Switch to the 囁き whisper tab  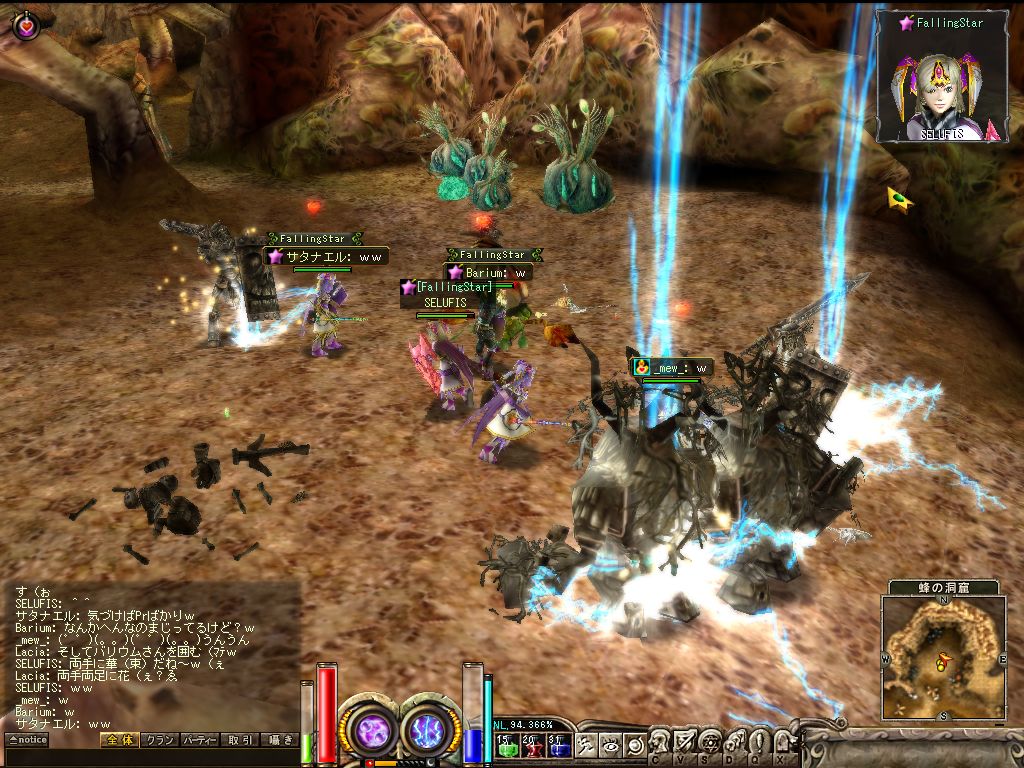point(279,740)
